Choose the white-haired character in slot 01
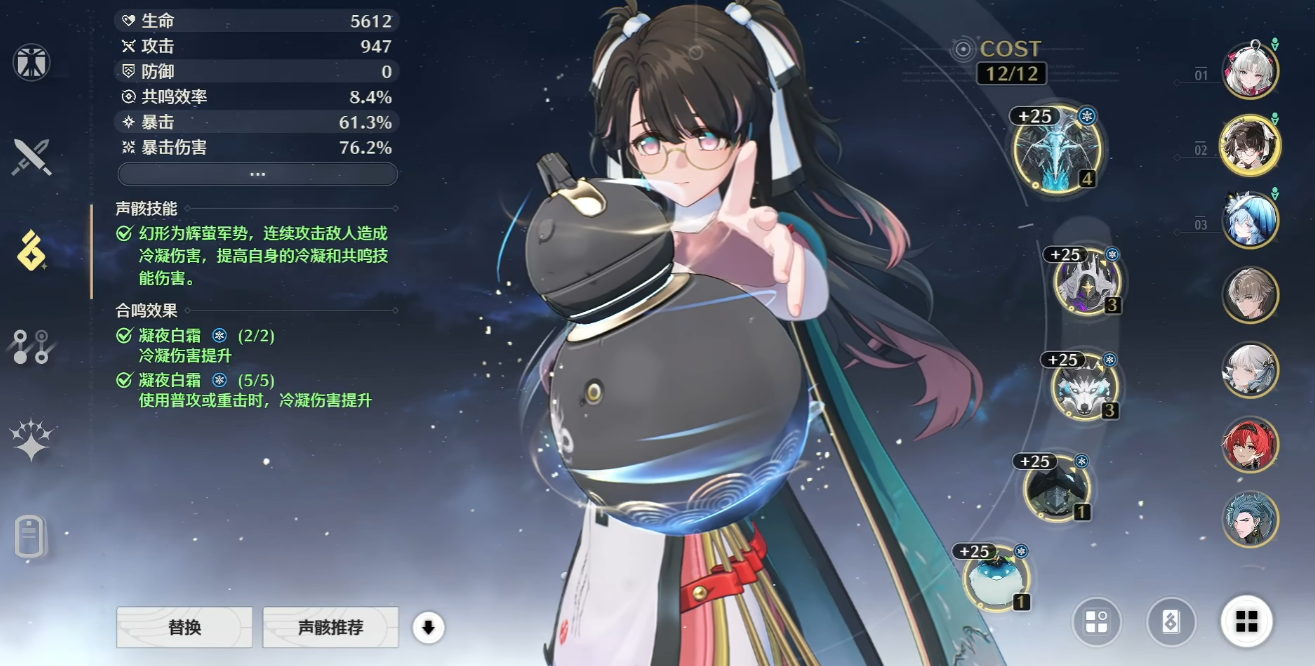Screen dimensions: 1315x666 pos(1250,71)
